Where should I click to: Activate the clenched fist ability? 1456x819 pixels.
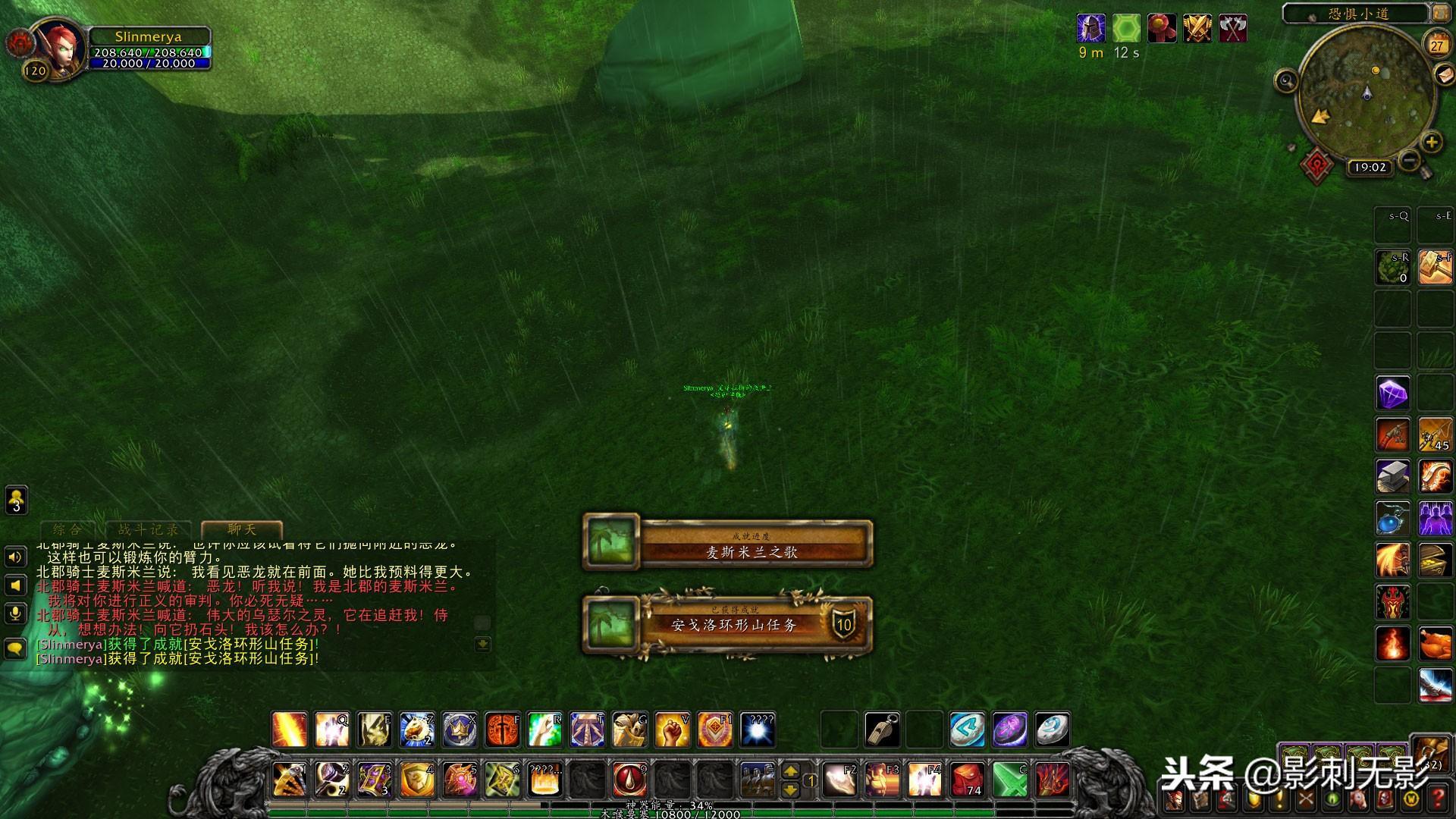click(672, 730)
